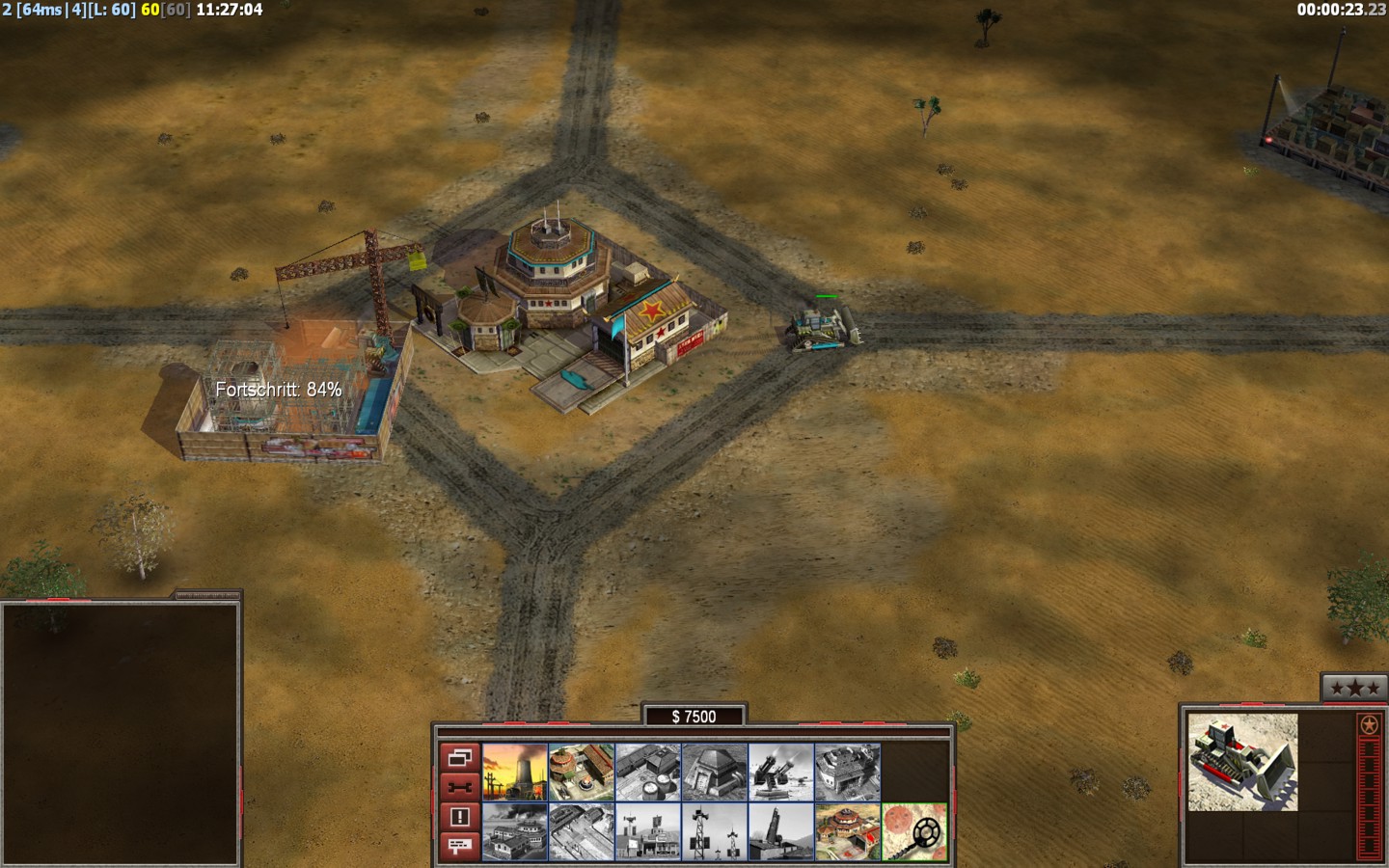
Task: Choose the Command Center build icon
Action: coord(848,831)
